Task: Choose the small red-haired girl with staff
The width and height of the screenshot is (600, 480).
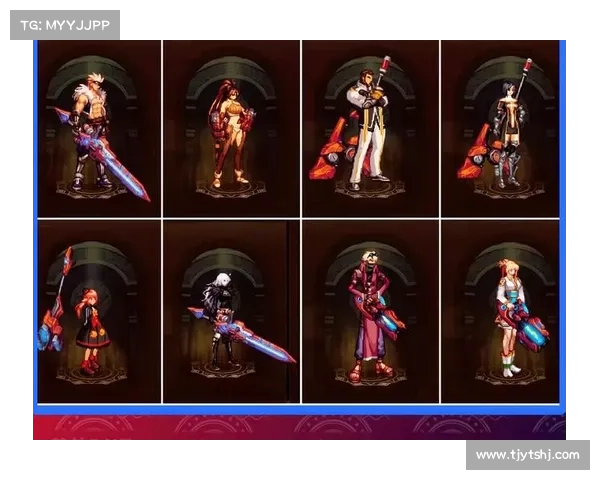Action: point(98,312)
